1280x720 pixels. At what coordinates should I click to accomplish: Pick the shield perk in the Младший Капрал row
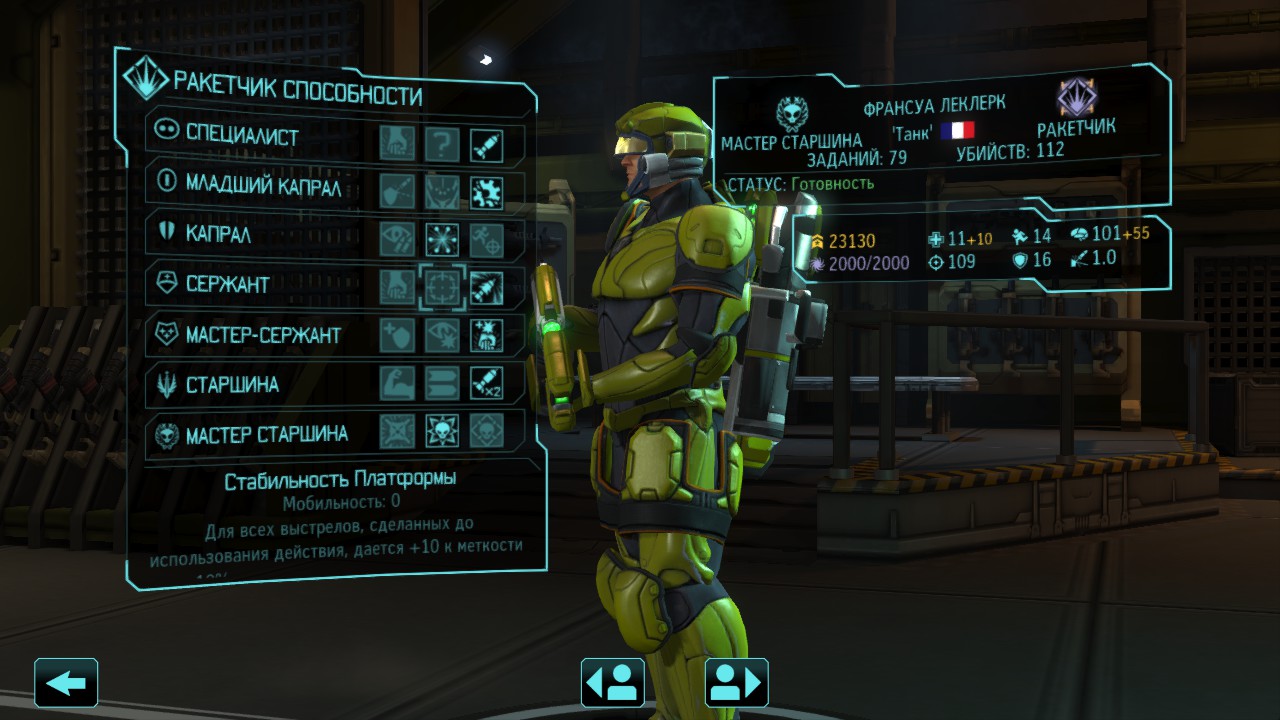coord(397,191)
